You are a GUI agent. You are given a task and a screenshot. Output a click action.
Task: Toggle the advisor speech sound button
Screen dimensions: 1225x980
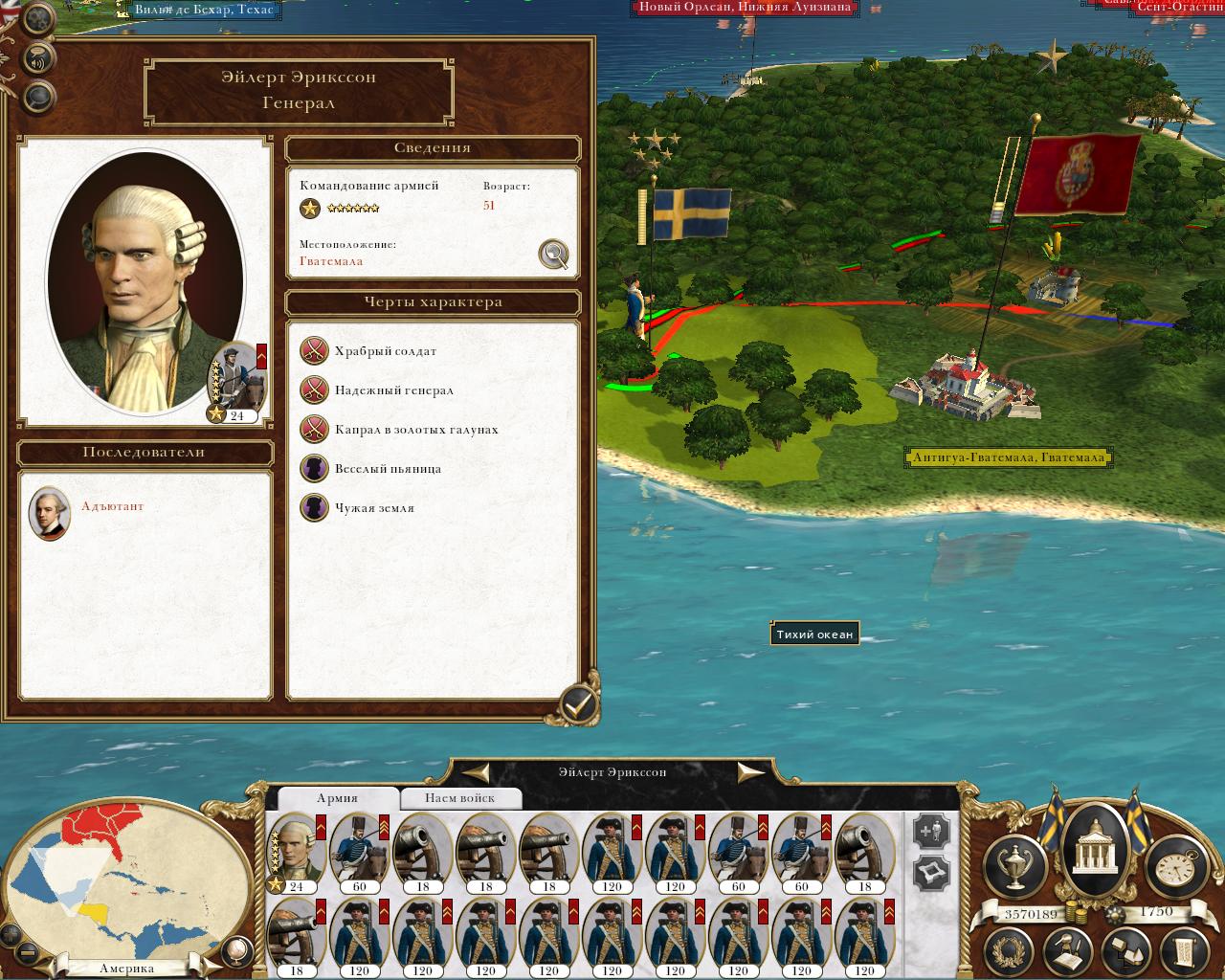point(38,57)
